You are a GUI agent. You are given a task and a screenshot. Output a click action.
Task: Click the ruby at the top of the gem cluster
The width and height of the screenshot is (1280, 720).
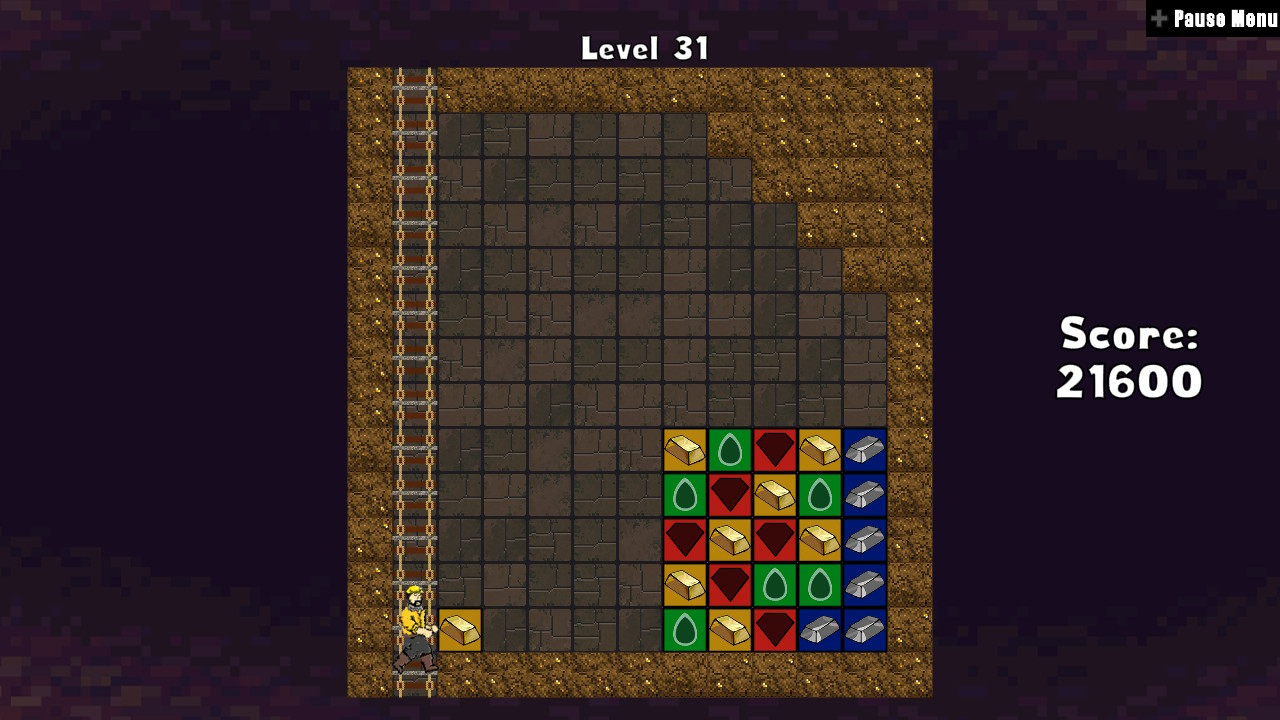point(775,450)
